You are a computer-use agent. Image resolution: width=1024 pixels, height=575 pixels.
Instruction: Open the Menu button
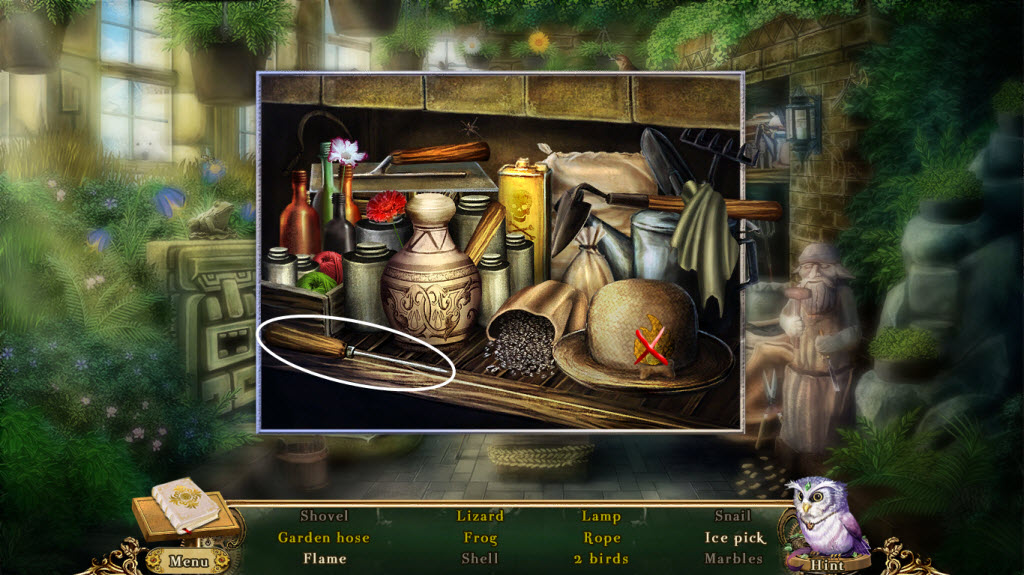click(190, 560)
